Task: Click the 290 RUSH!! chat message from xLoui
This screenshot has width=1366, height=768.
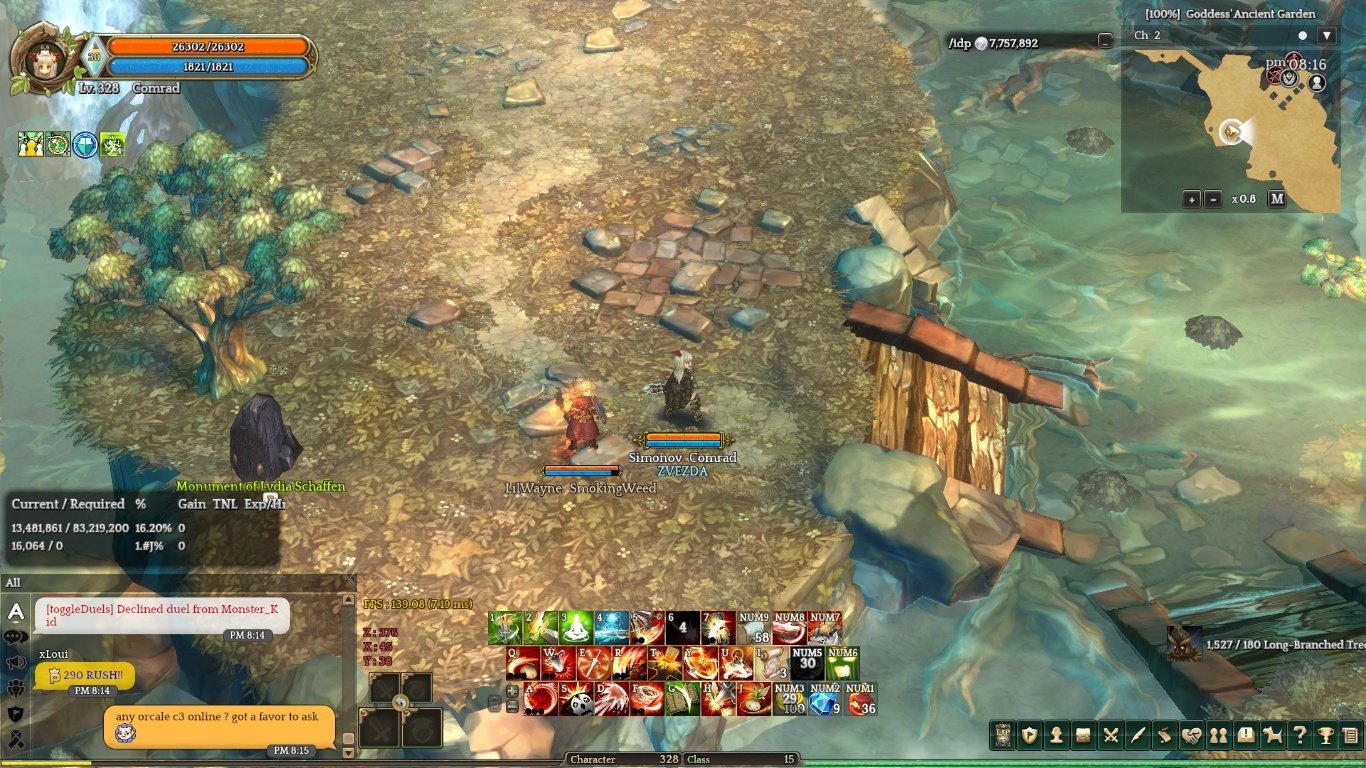Action: 85,675
